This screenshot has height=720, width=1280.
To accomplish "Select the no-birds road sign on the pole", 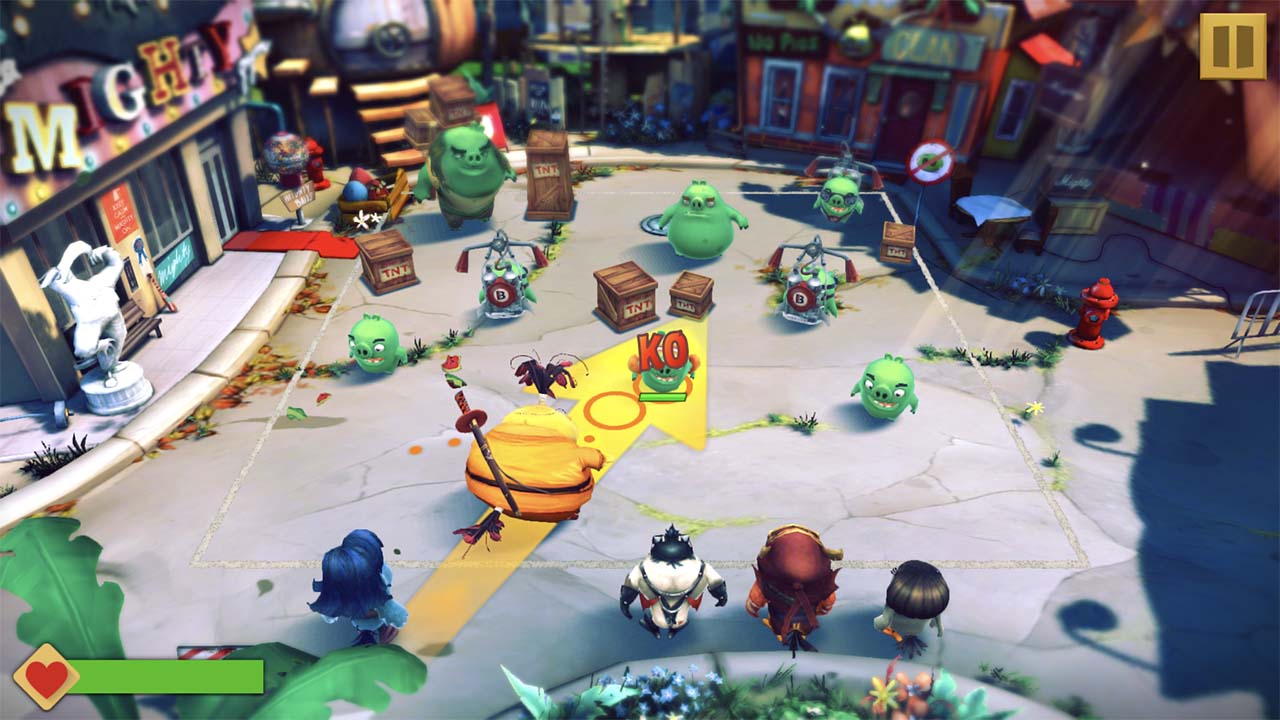I will click(x=930, y=160).
